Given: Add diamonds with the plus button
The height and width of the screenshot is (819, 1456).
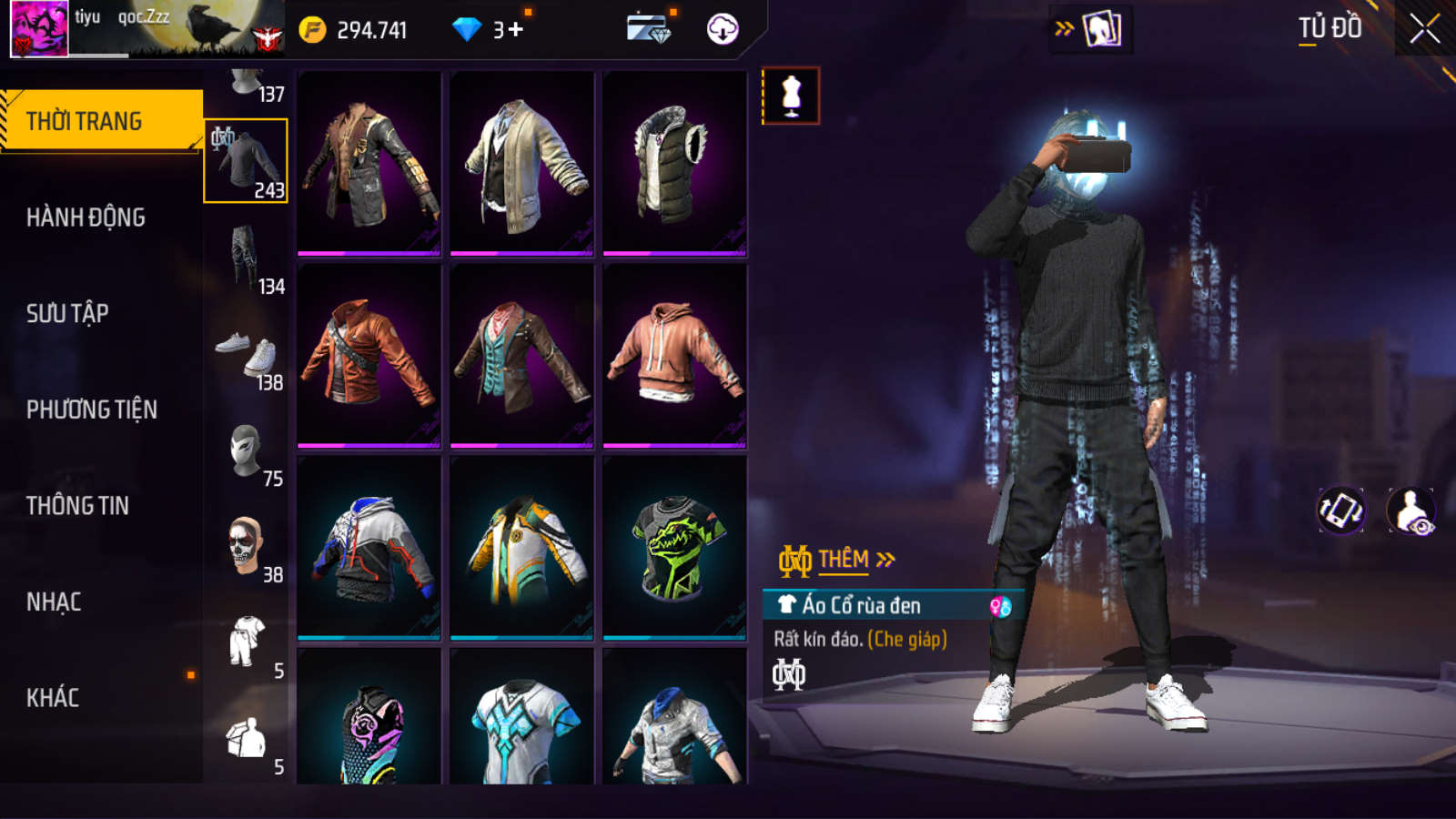Looking at the screenshot, I should 516,30.
